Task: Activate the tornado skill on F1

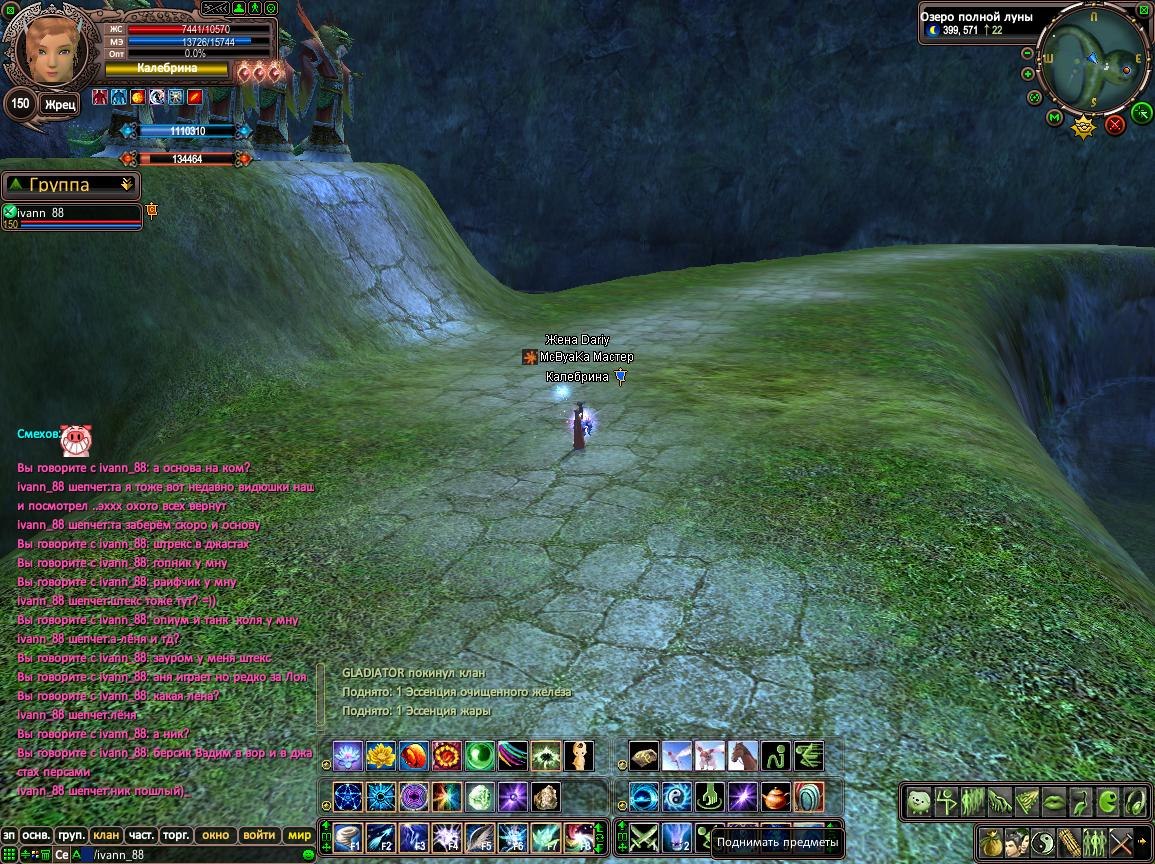Action: coord(348,836)
